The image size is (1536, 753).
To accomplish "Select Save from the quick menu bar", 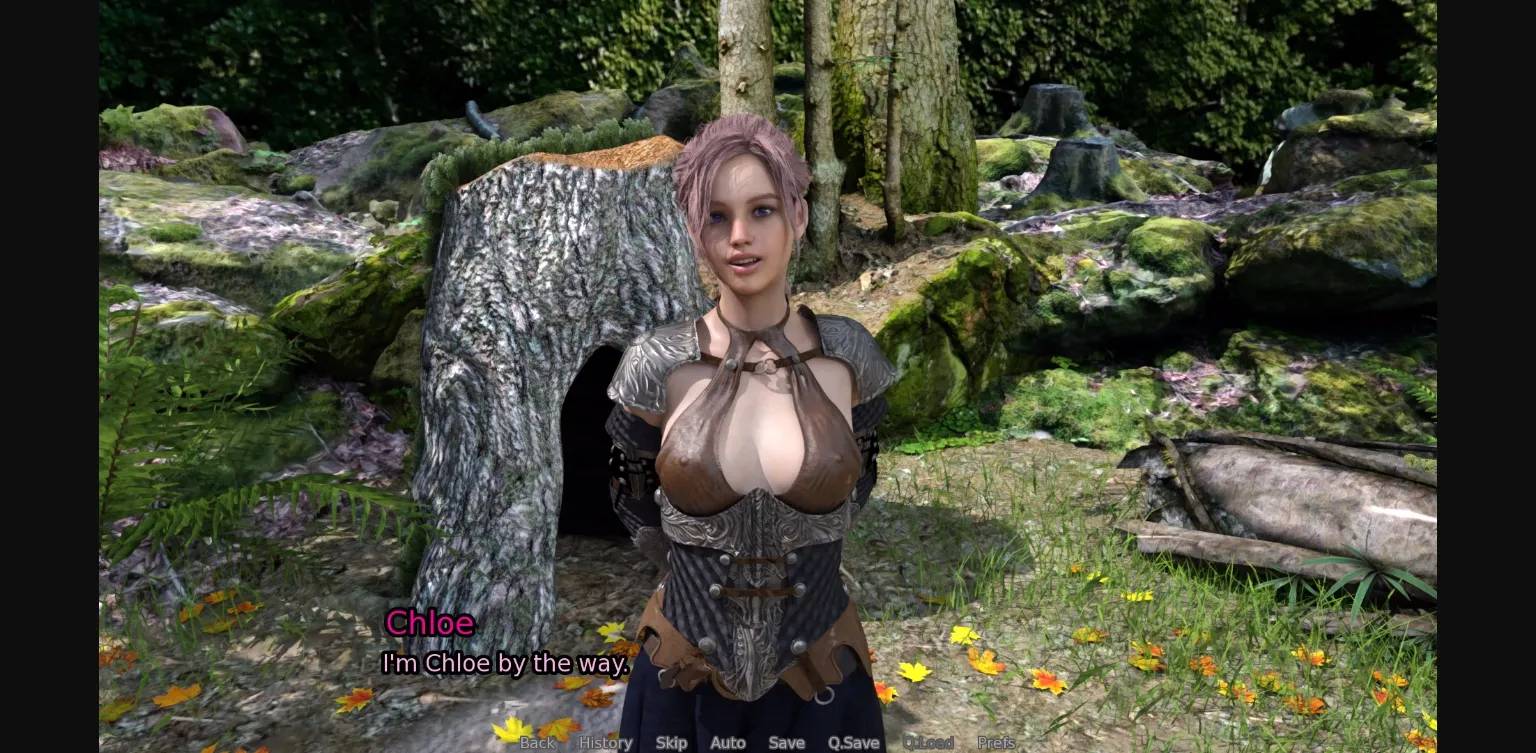I will pos(786,743).
